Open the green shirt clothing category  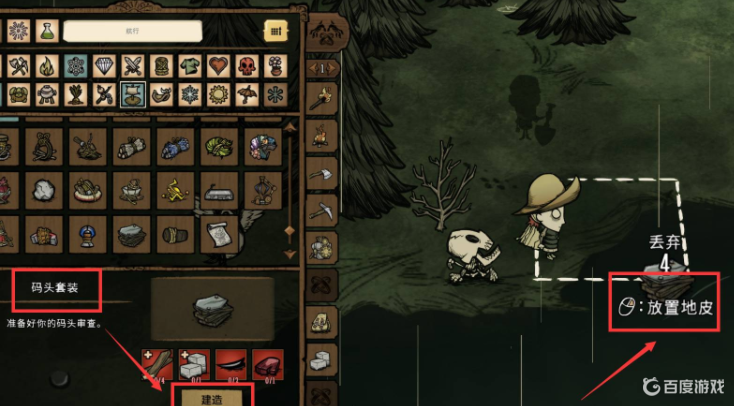[x=190, y=66]
